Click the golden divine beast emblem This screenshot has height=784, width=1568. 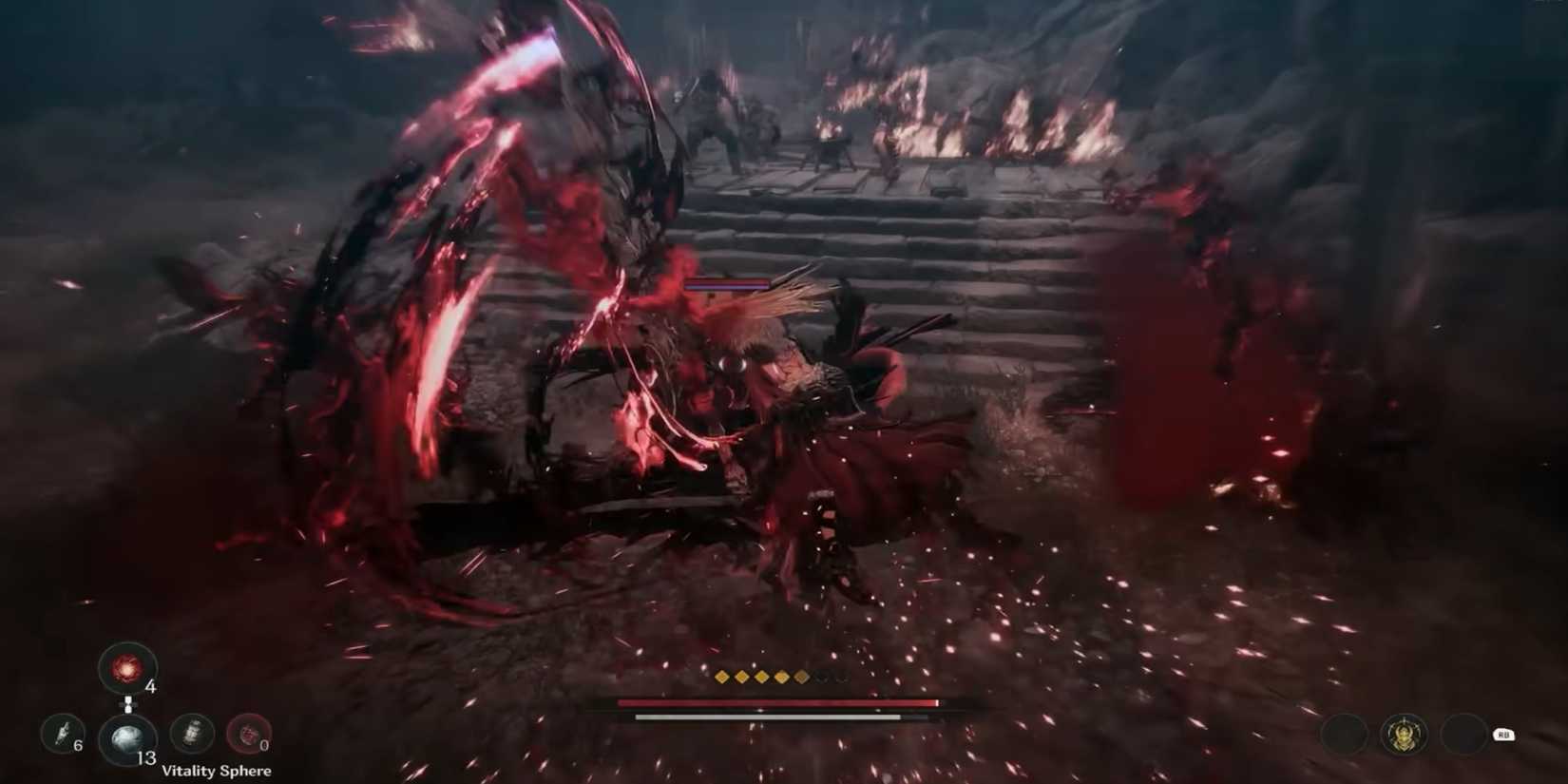point(1403,733)
